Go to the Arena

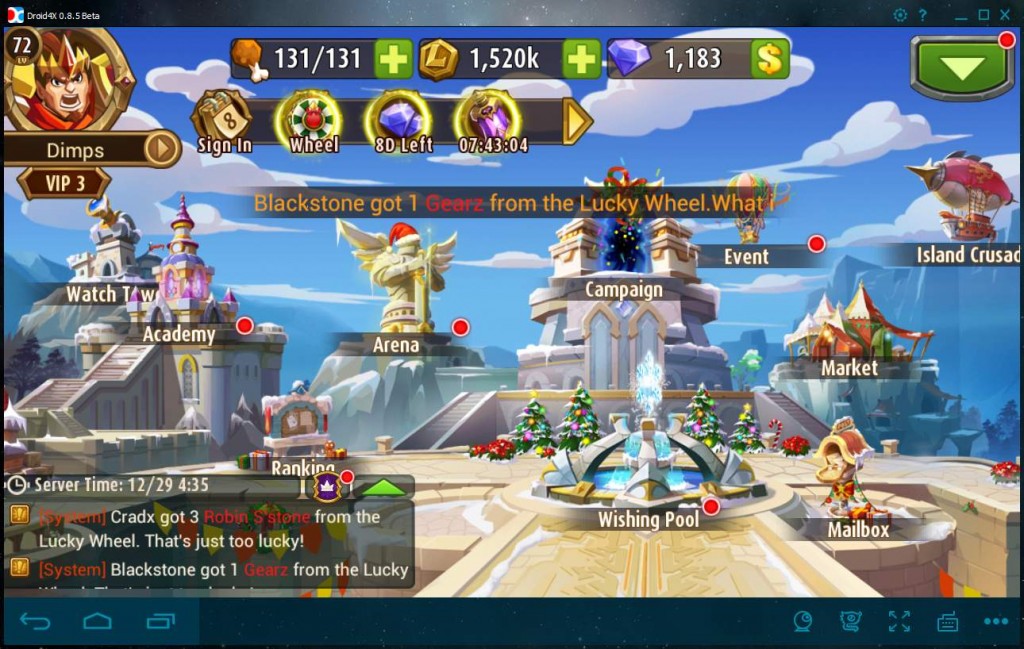pos(396,345)
